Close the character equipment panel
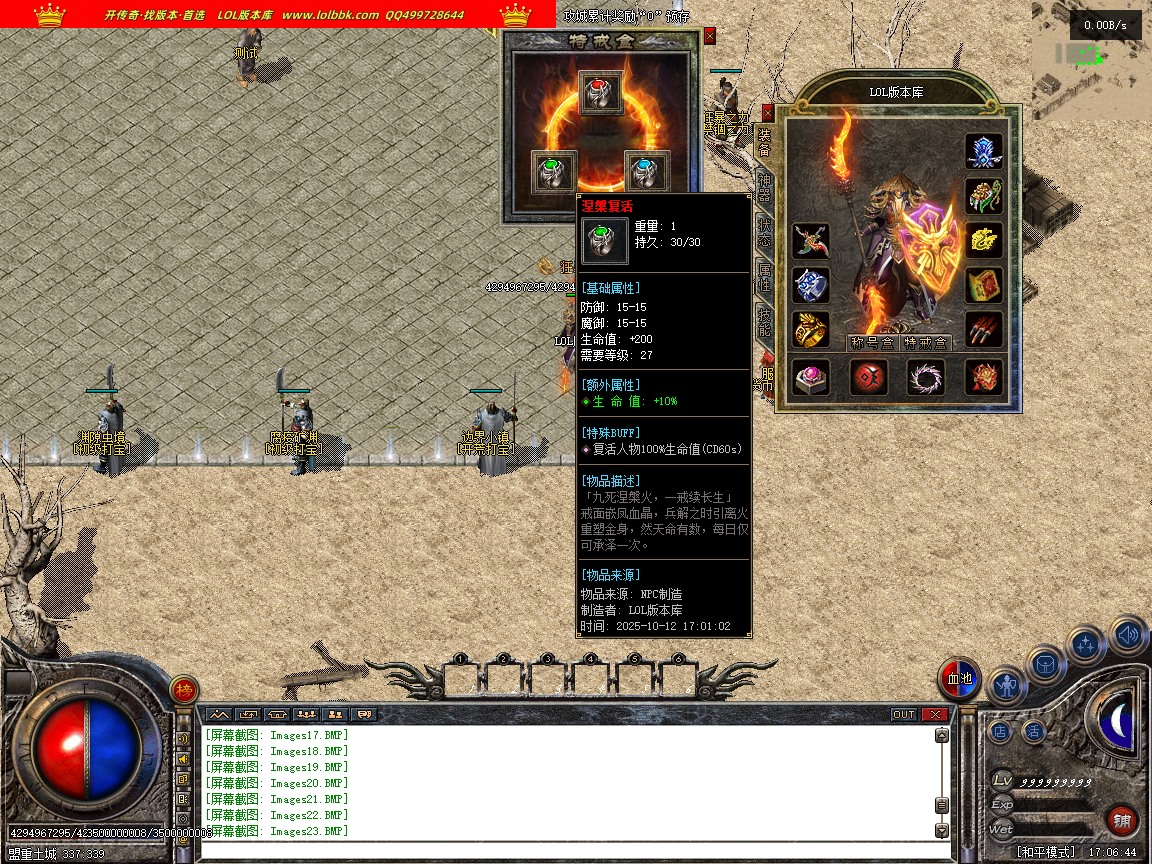The width and height of the screenshot is (1152, 864). (768, 113)
